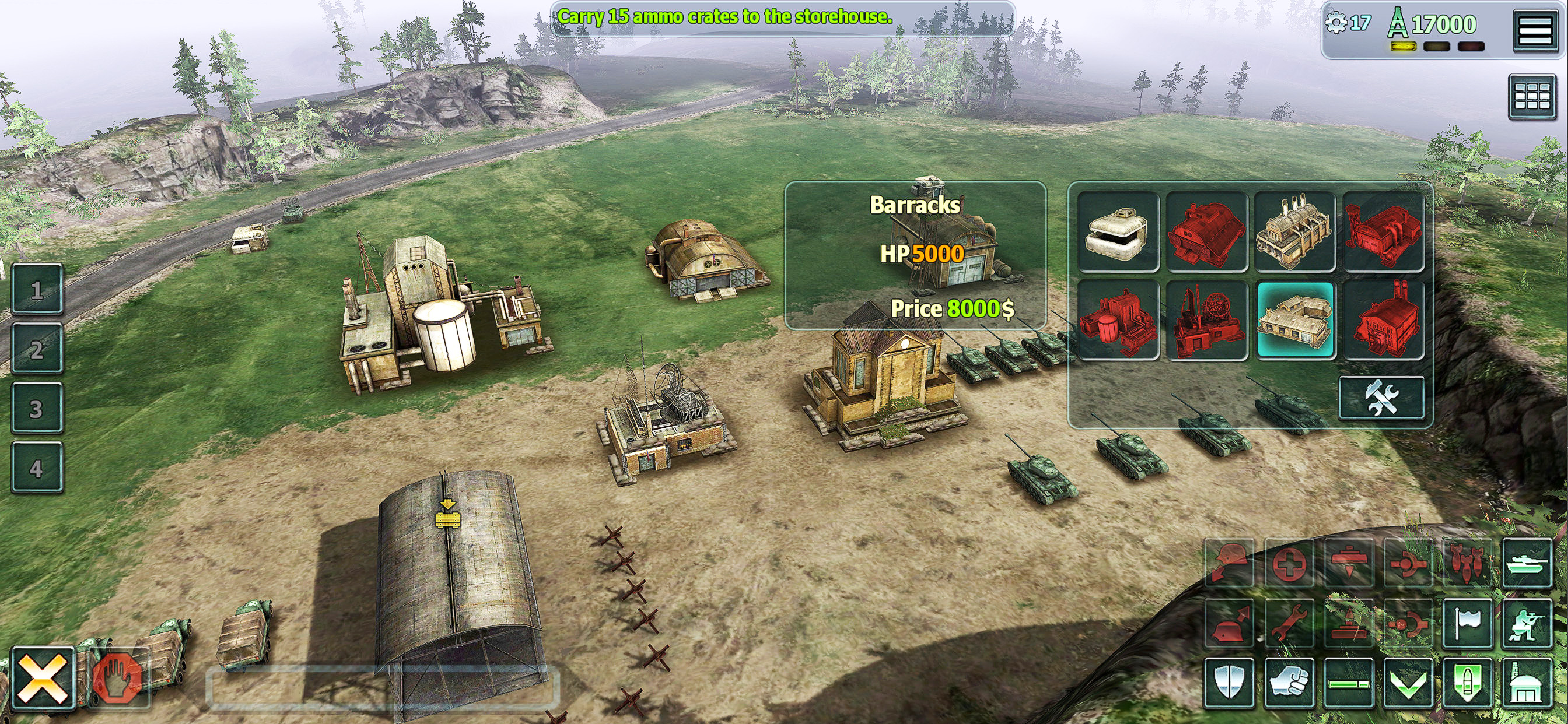Select control group 2
Image resolution: width=1568 pixels, height=724 pixels.
point(37,349)
